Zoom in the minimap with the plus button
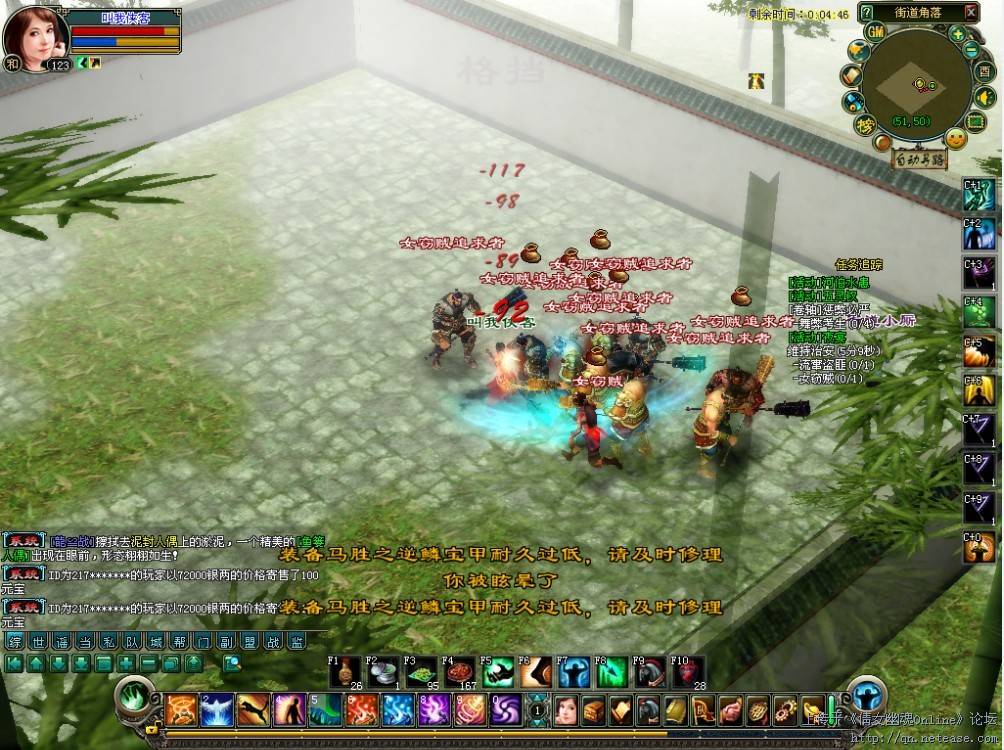This screenshot has width=1004, height=750. tap(958, 33)
